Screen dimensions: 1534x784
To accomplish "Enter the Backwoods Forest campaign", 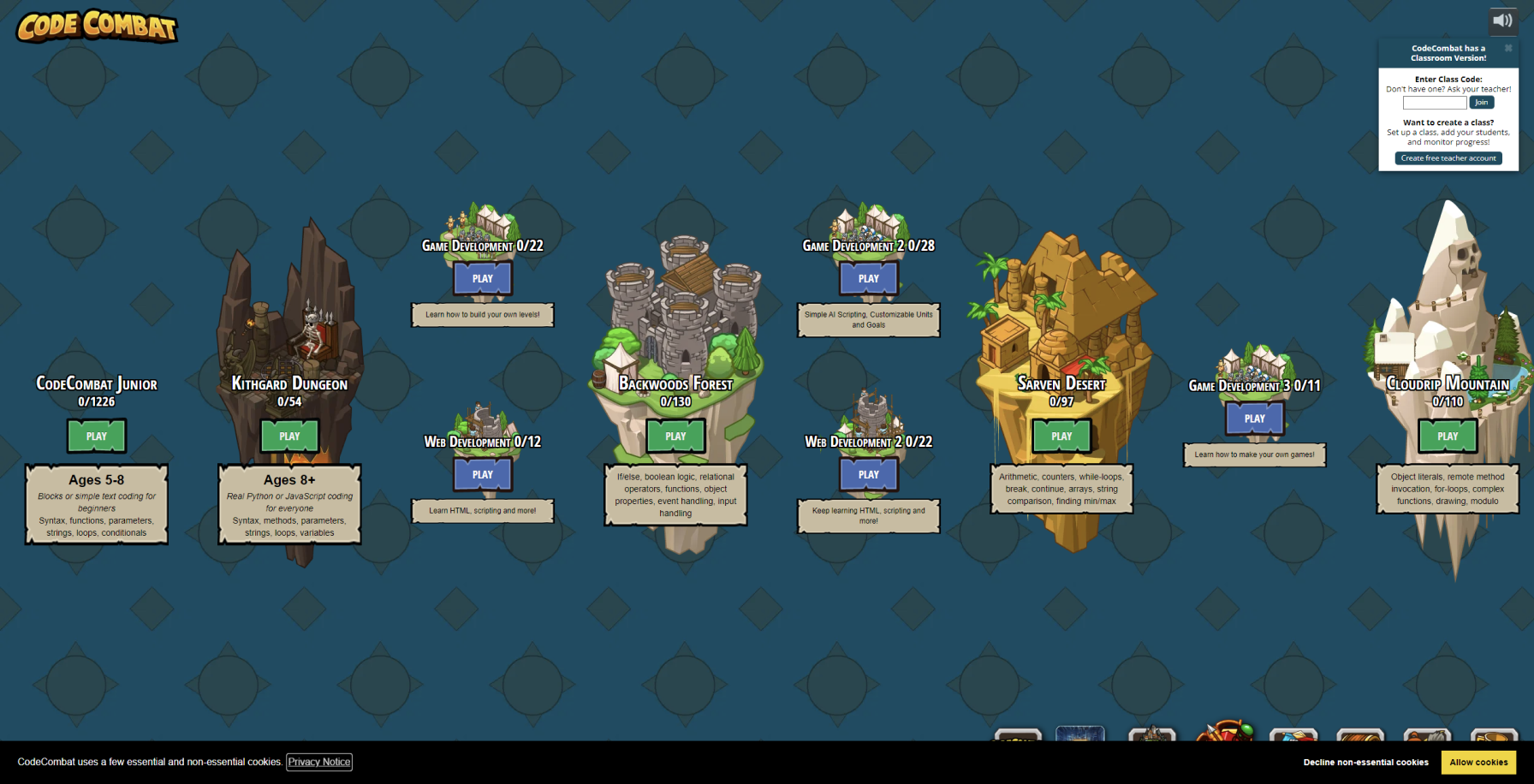I will click(x=675, y=436).
